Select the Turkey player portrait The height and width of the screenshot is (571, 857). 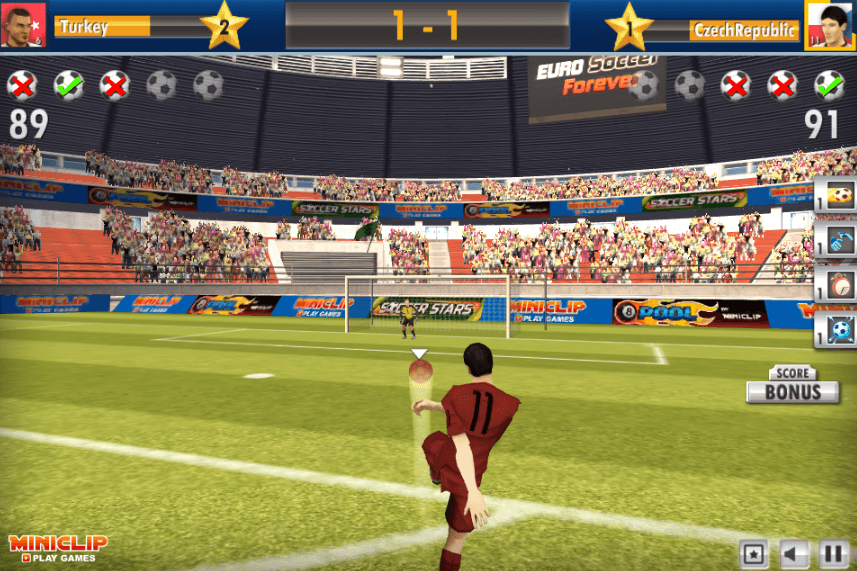coord(24,25)
